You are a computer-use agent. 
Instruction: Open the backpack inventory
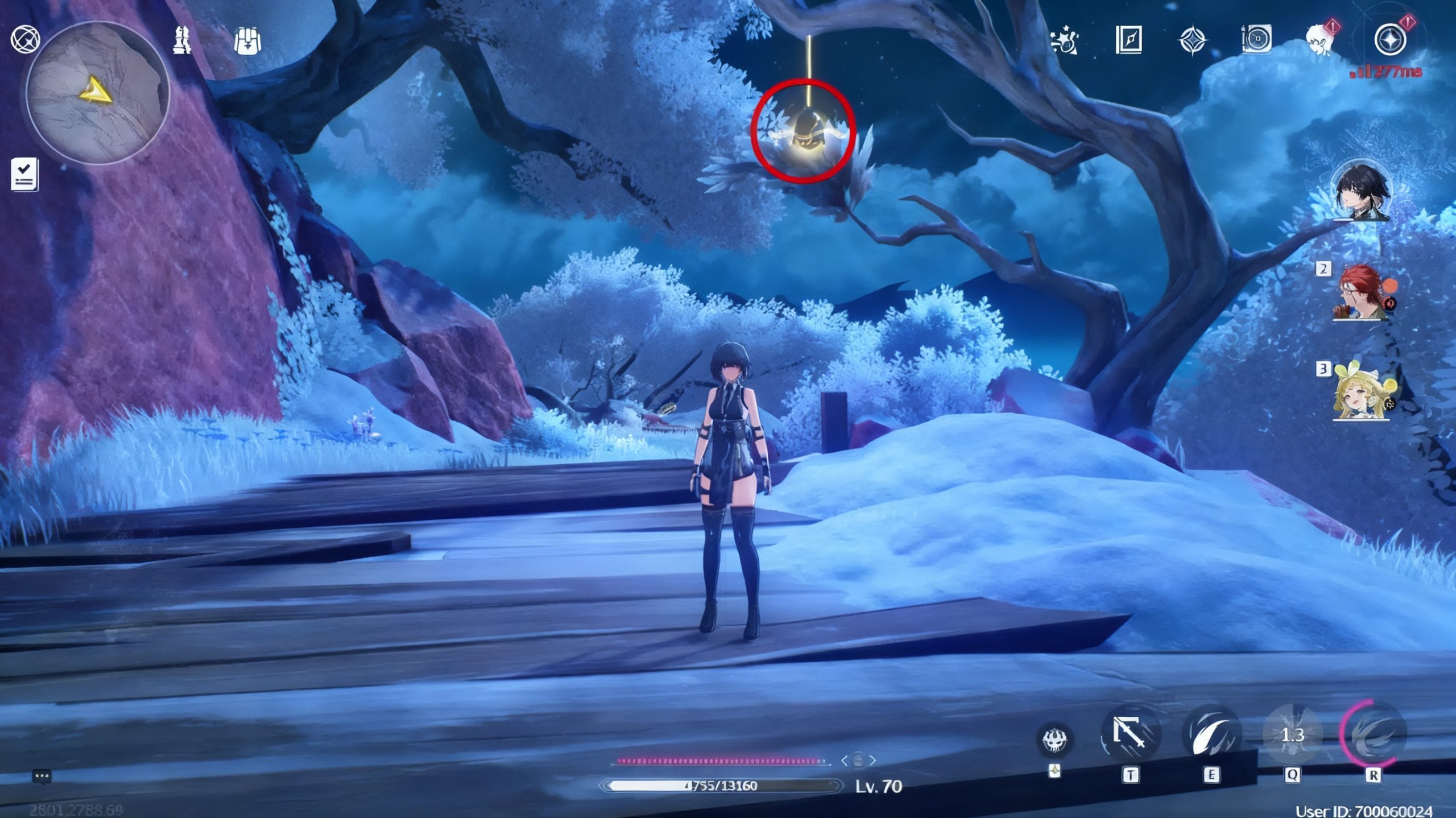point(247,40)
